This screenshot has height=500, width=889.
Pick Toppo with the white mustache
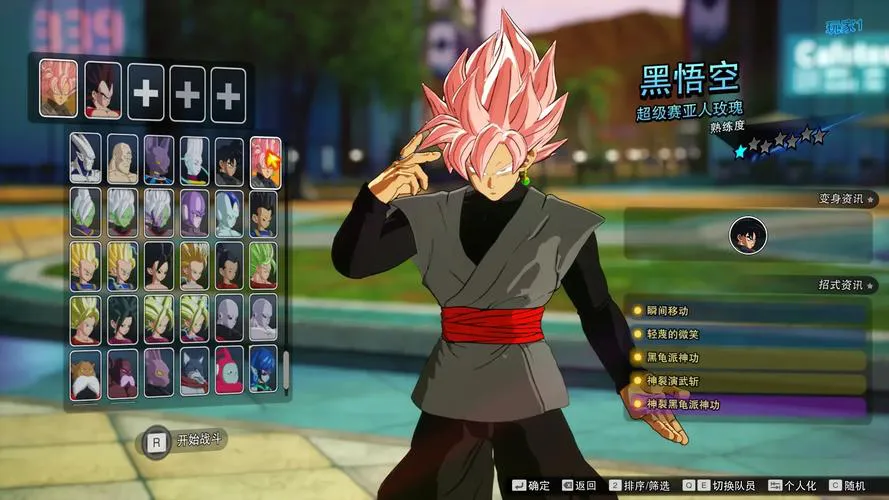[x=86, y=372]
